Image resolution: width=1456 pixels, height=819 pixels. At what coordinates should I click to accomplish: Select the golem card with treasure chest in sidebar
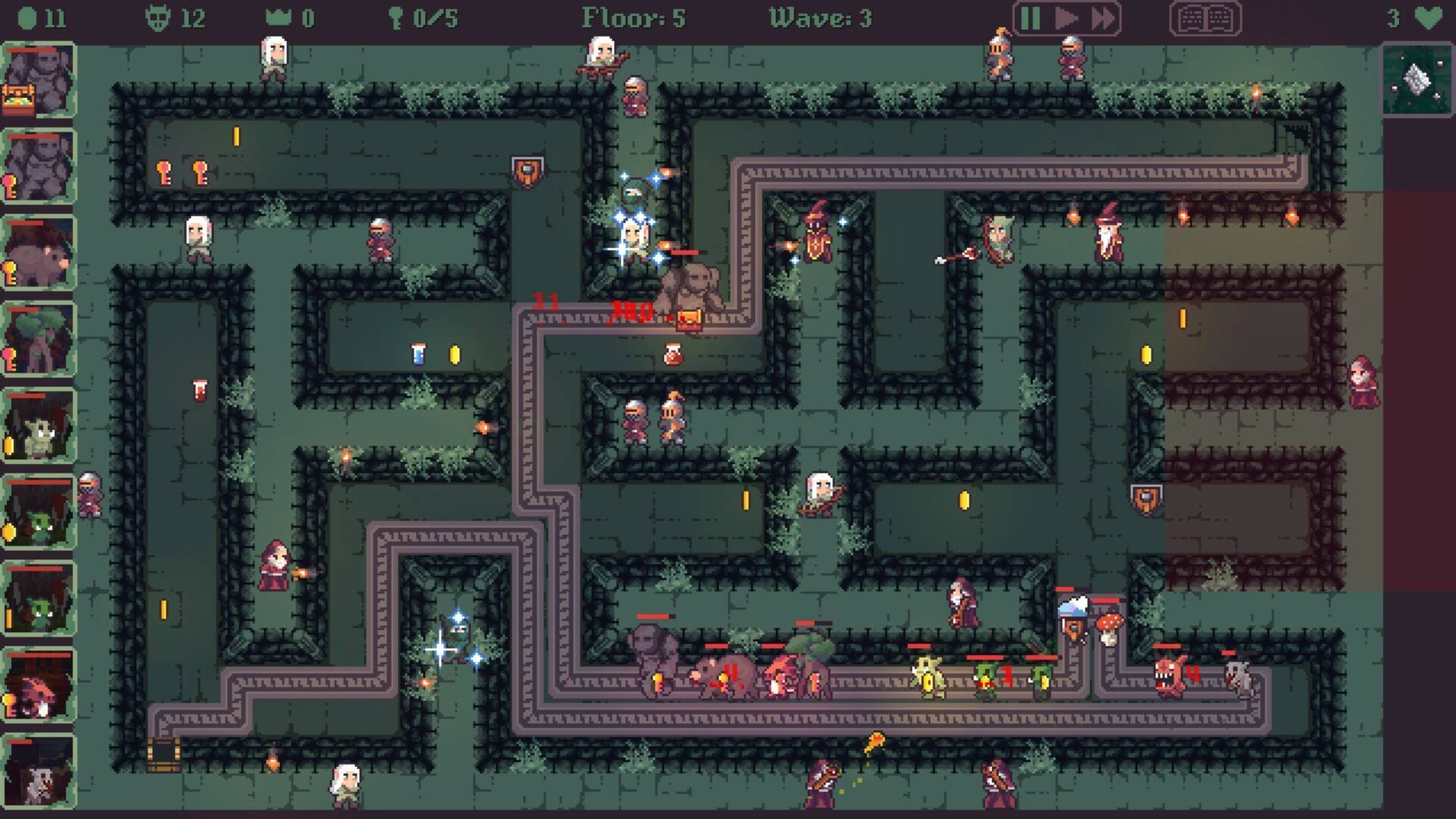point(36,83)
